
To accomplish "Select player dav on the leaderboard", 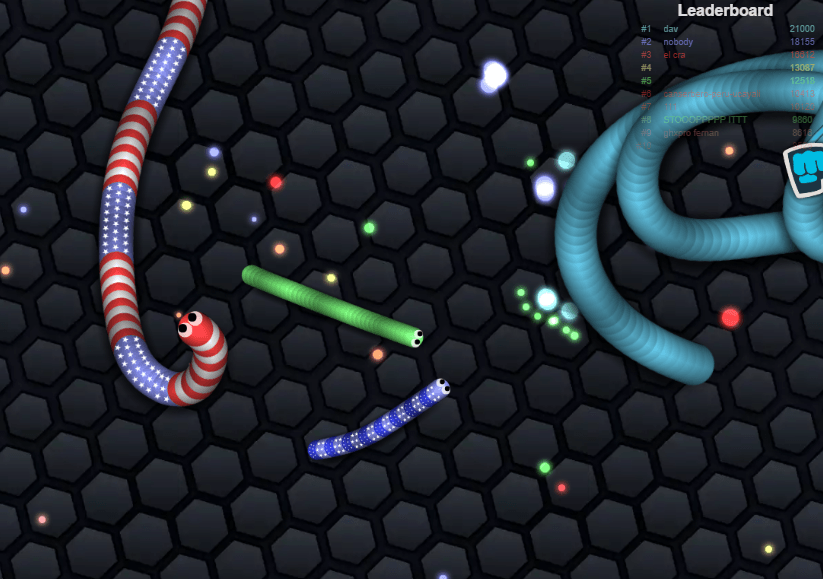I will click(x=670, y=29).
